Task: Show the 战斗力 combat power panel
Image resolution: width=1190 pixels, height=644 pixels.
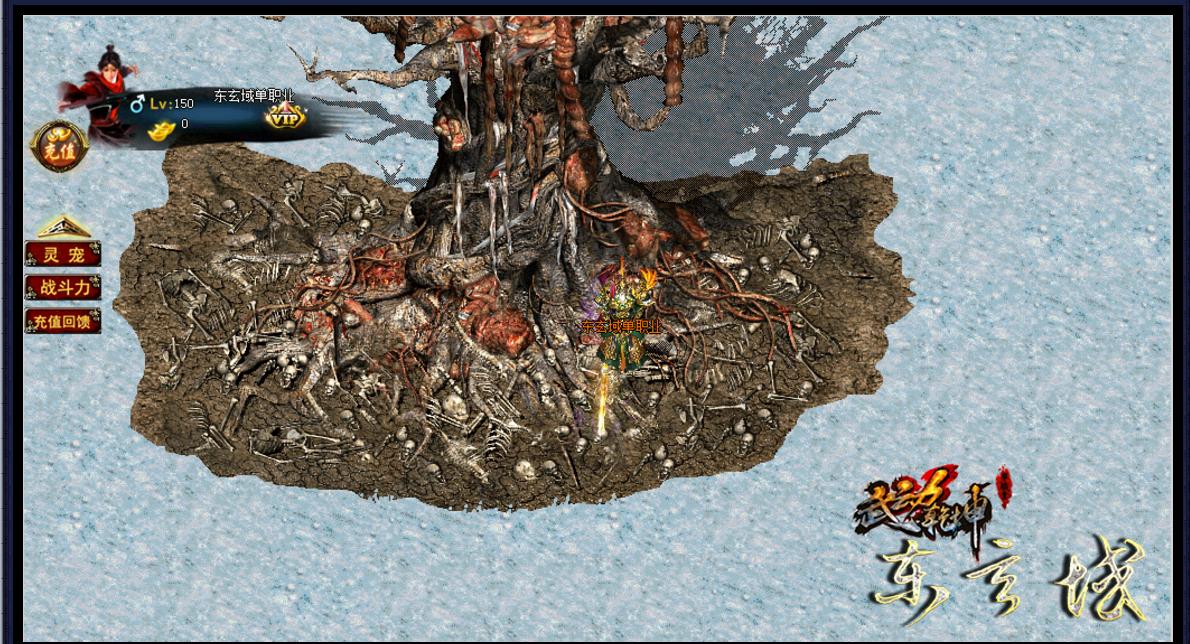Action: click(63, 288)
